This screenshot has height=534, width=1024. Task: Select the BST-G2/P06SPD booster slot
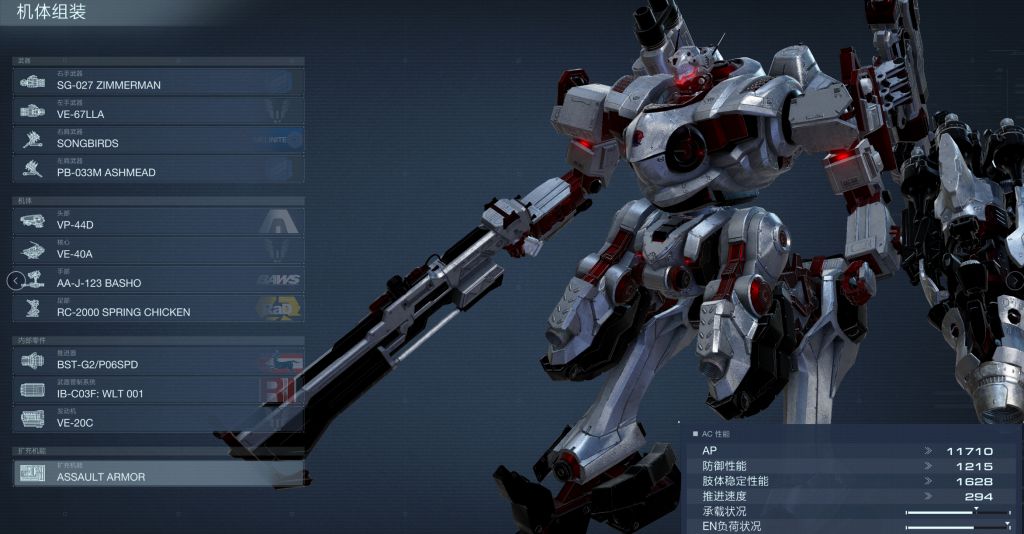point(158,361)
